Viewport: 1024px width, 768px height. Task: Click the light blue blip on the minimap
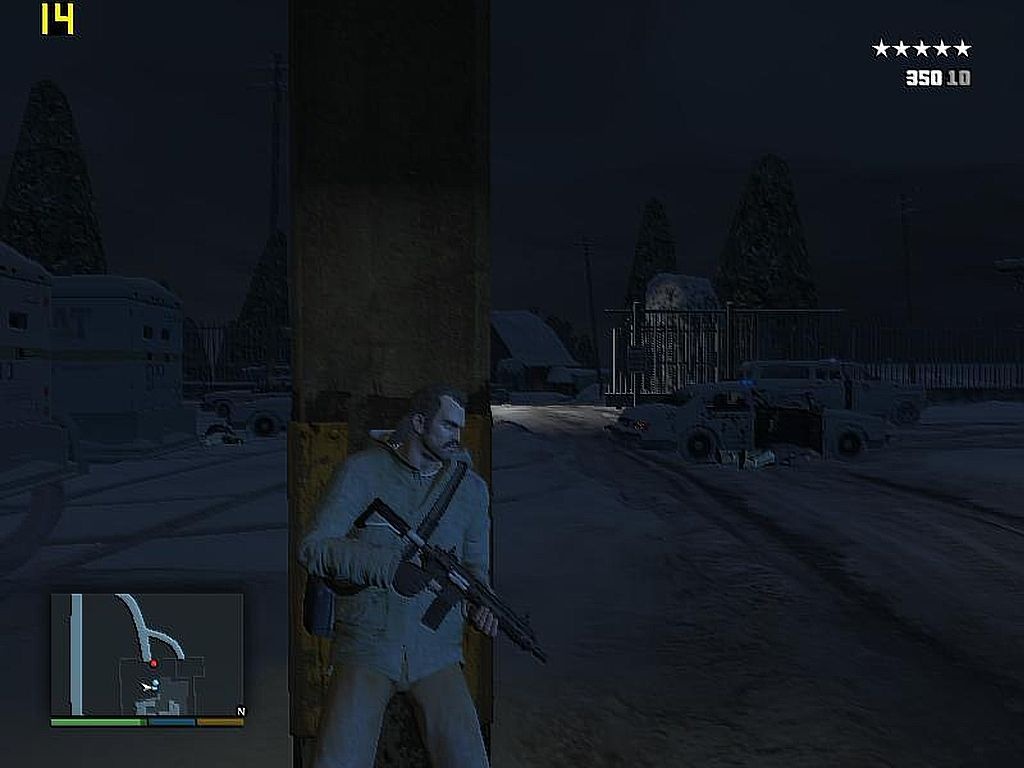(156, 684)
